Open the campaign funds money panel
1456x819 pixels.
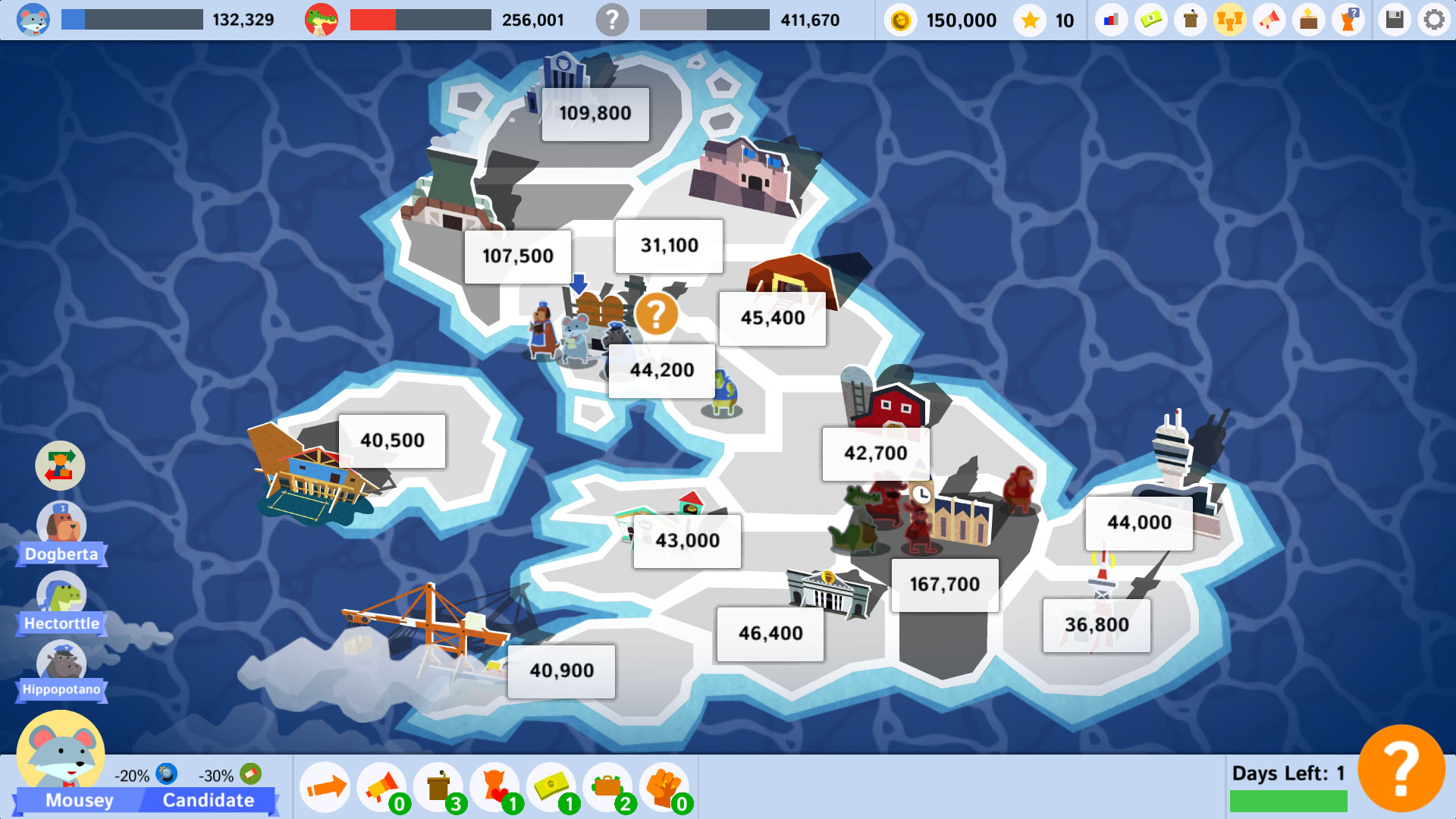(x=1151, y=20)
